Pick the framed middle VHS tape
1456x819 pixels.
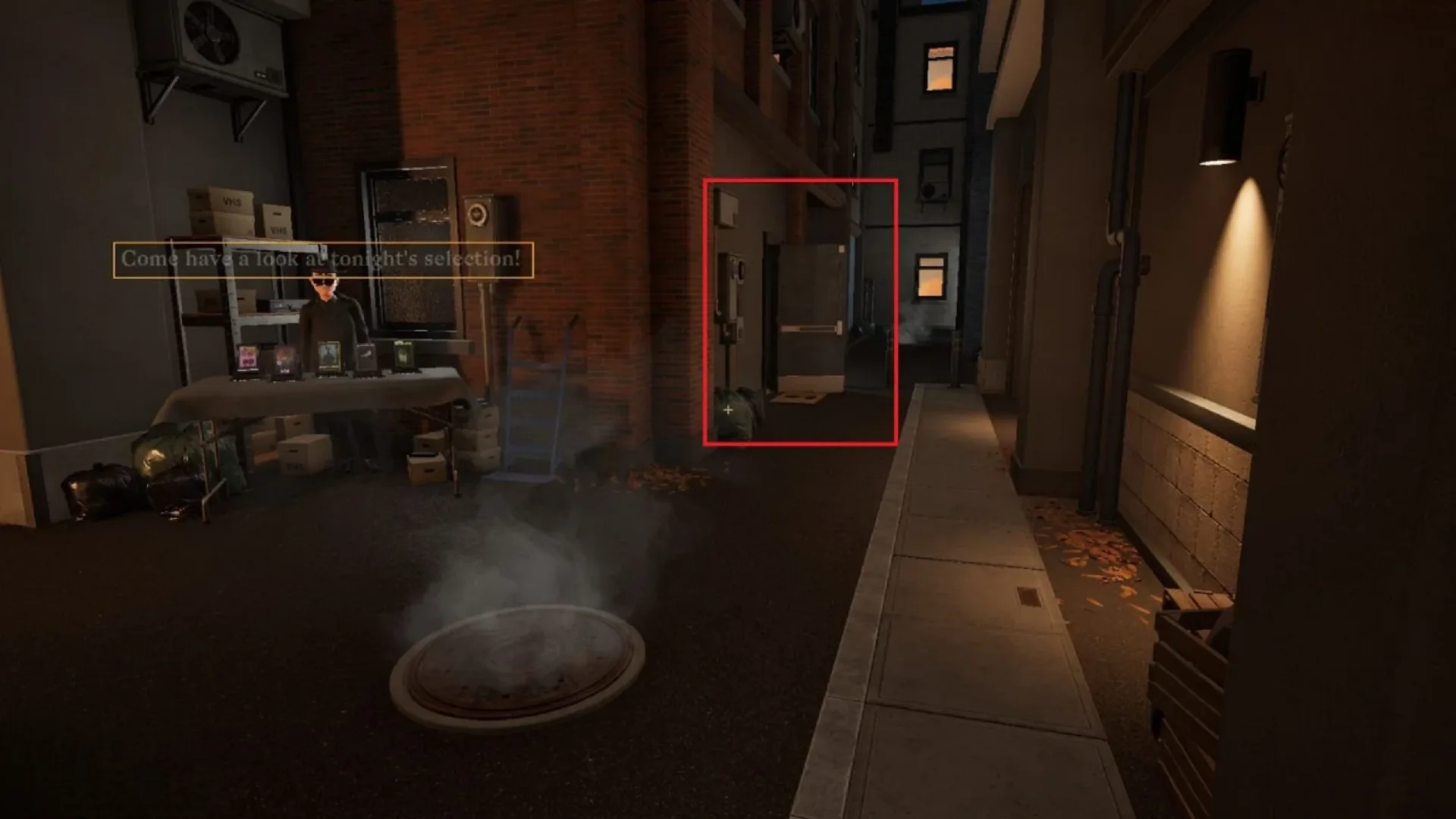pyautogui.click(x=329, y=355)
